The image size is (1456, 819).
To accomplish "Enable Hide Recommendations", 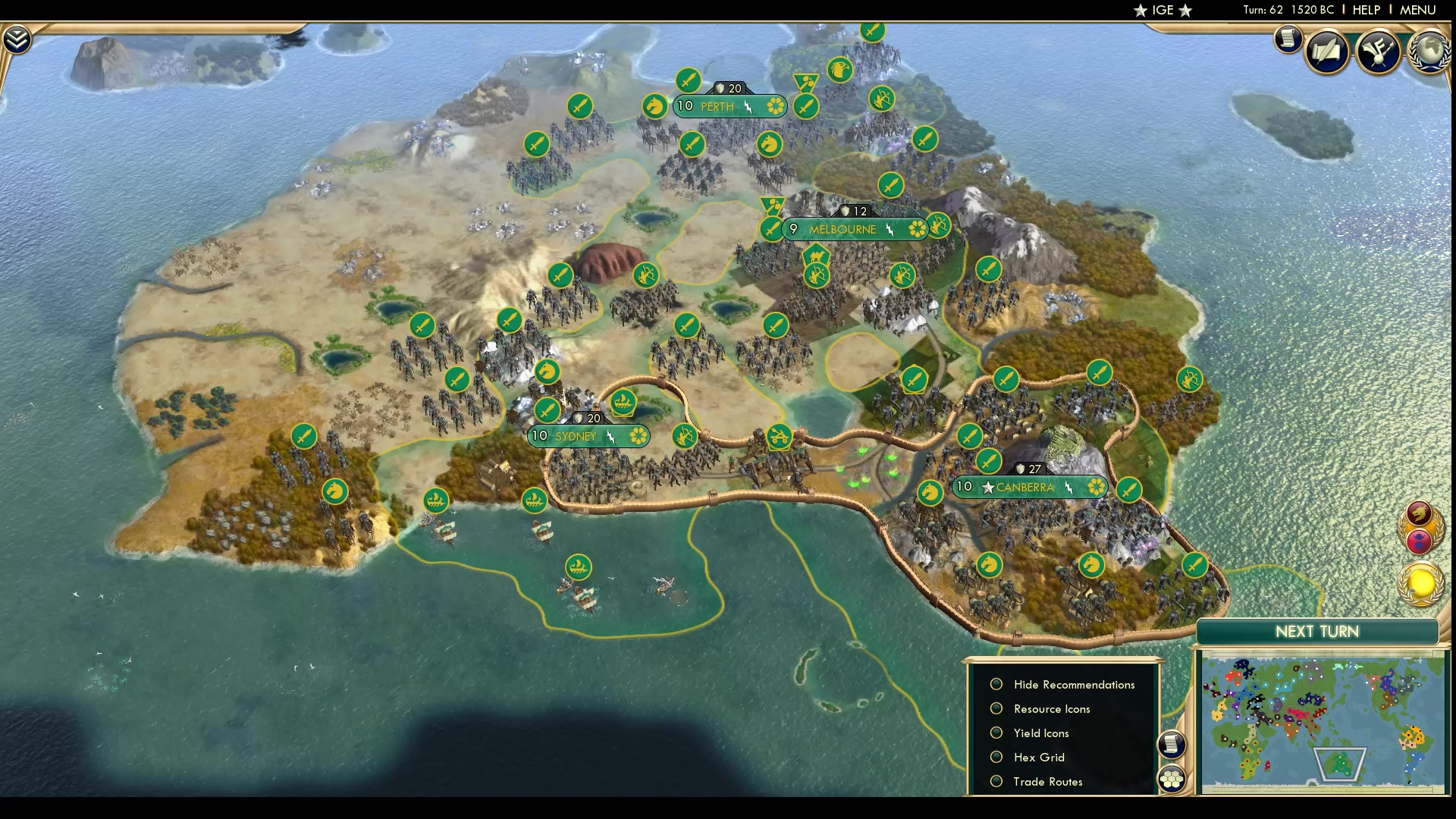I will [x=996, y=684].
